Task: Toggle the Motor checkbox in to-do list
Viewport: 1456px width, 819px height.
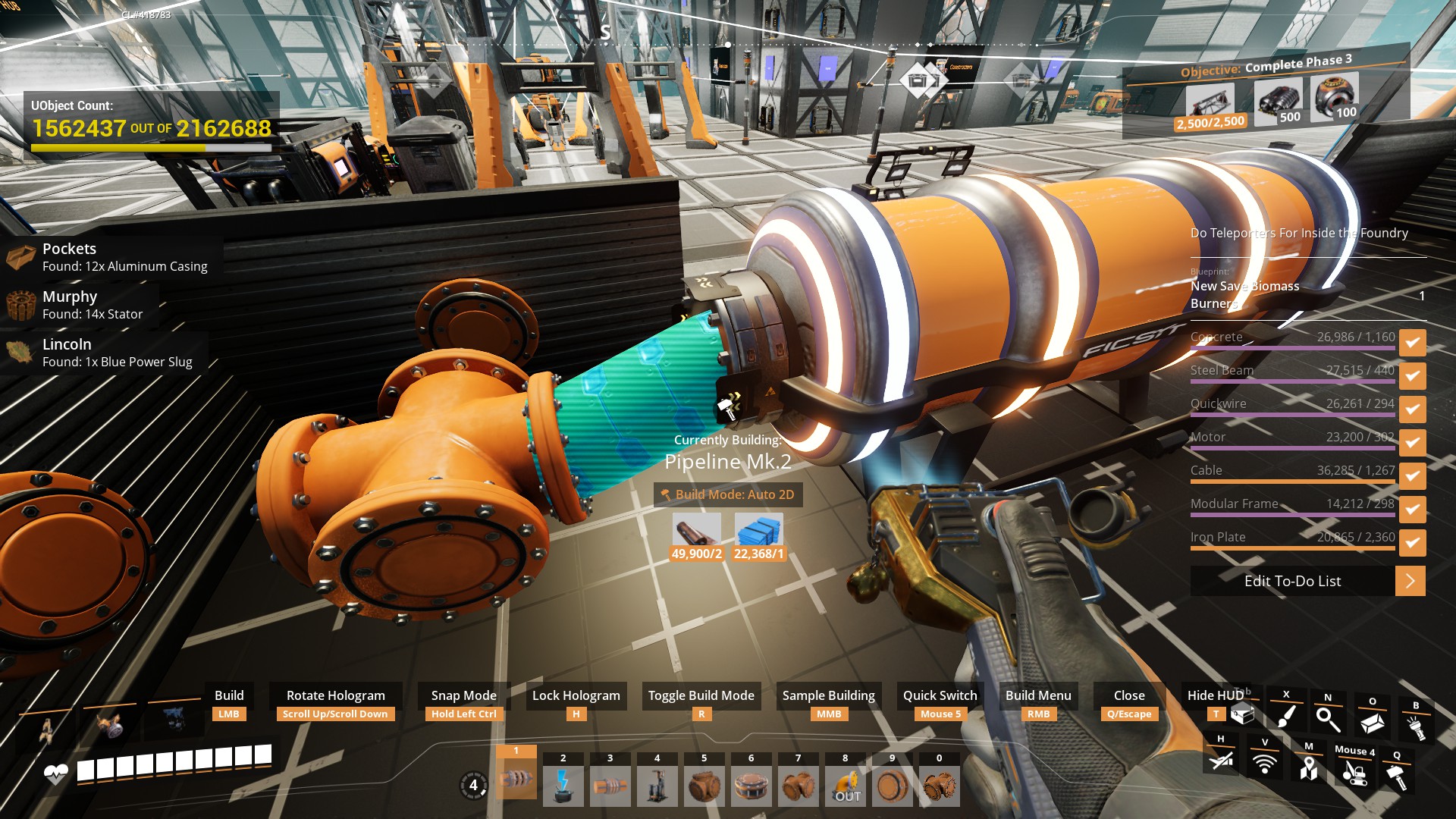Action: click(1412, 443)
